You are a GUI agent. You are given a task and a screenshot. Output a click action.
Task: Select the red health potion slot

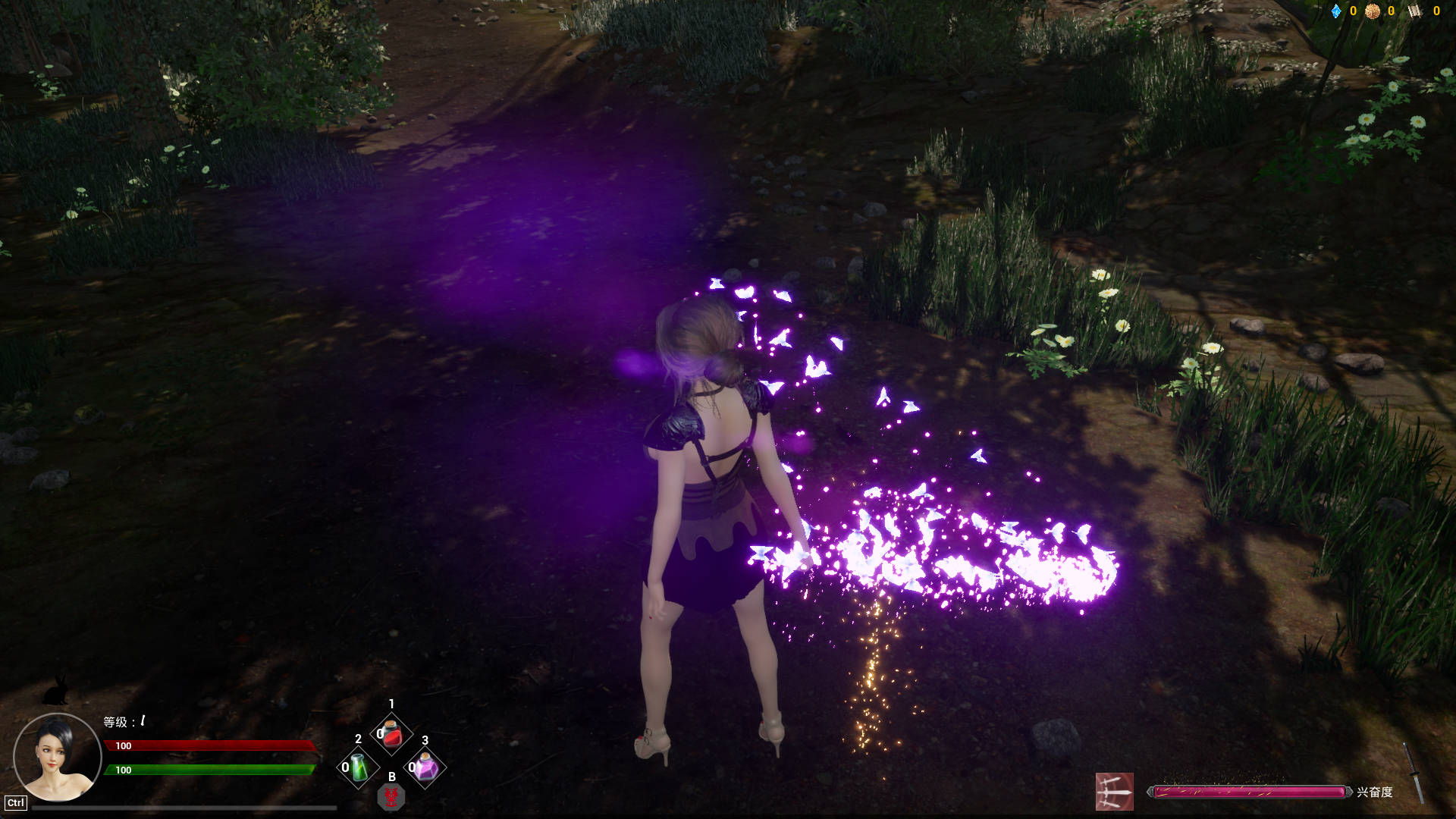tap(391, 734)
